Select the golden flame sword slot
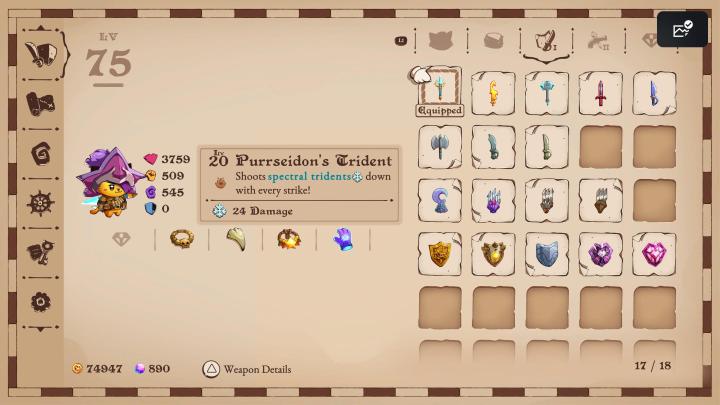The width and height of the screenshot is (720, 405). (x=493, y=93)
